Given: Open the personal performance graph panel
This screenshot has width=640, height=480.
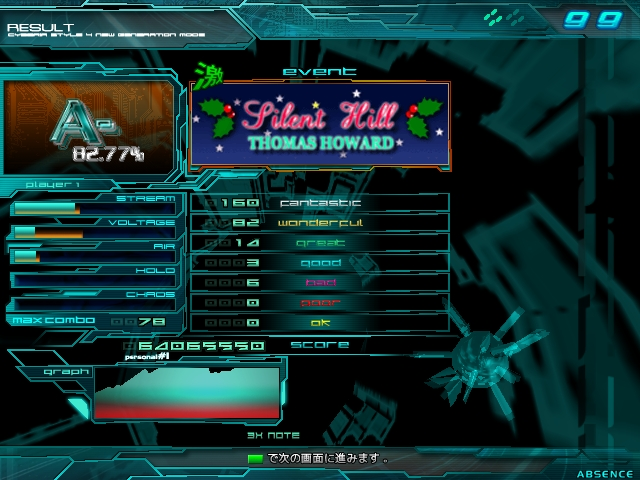Looking at the screenshot, I should pos(187,391).
